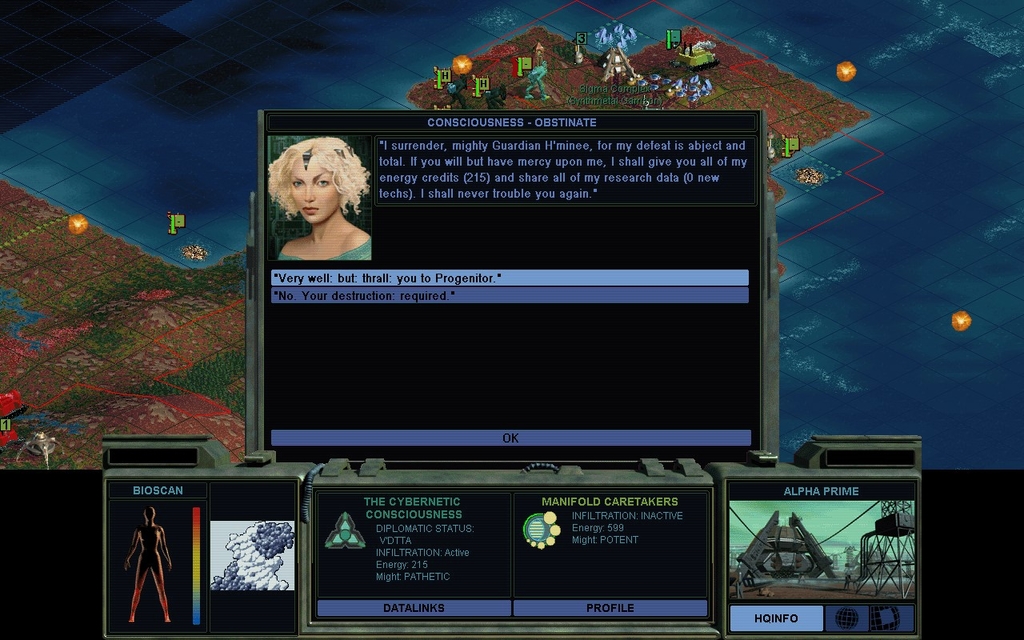View the Manifold Caretakers Profile

610,608
